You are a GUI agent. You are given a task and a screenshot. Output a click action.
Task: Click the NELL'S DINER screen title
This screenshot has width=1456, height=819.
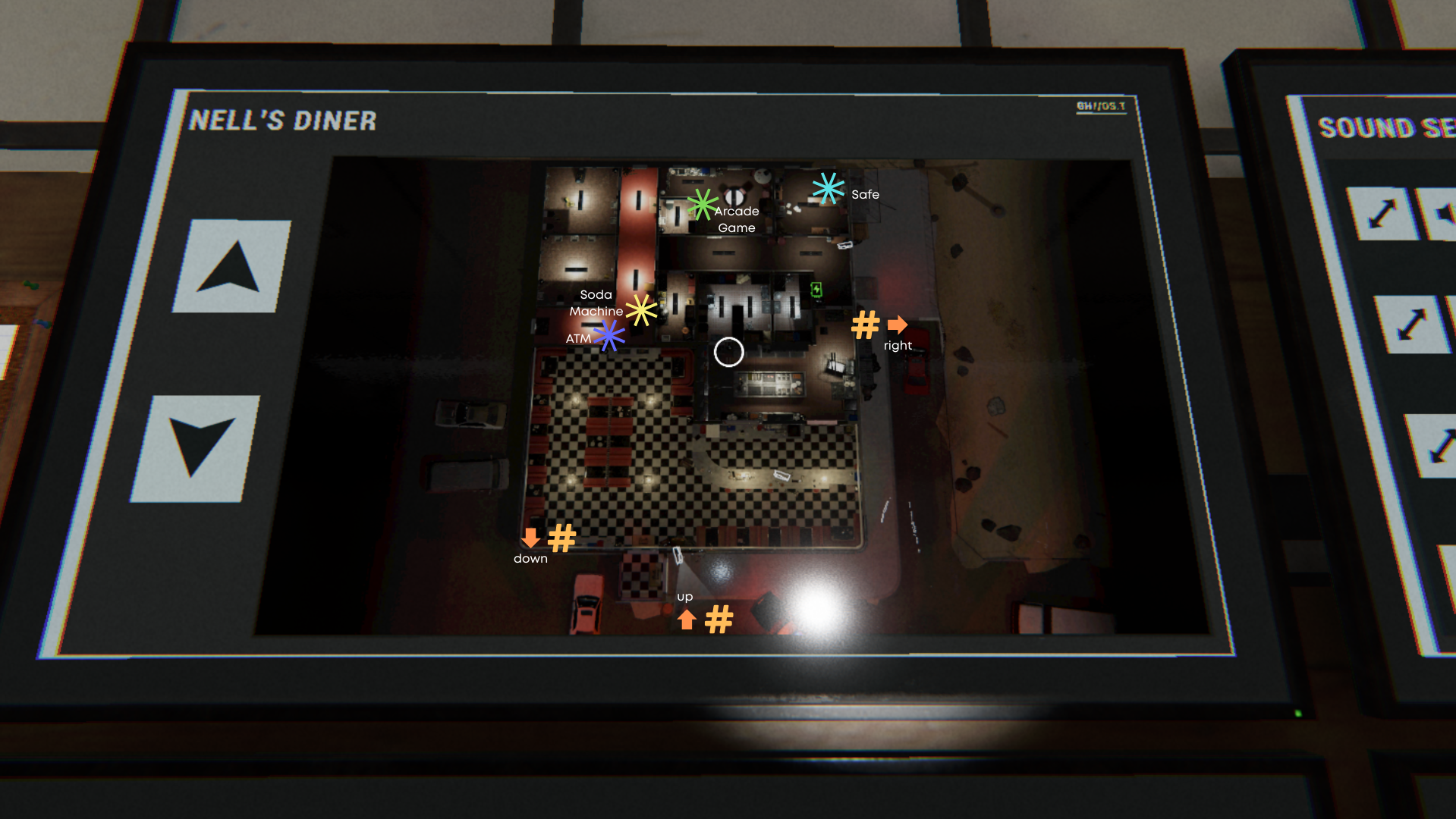(x=284, y=120)
